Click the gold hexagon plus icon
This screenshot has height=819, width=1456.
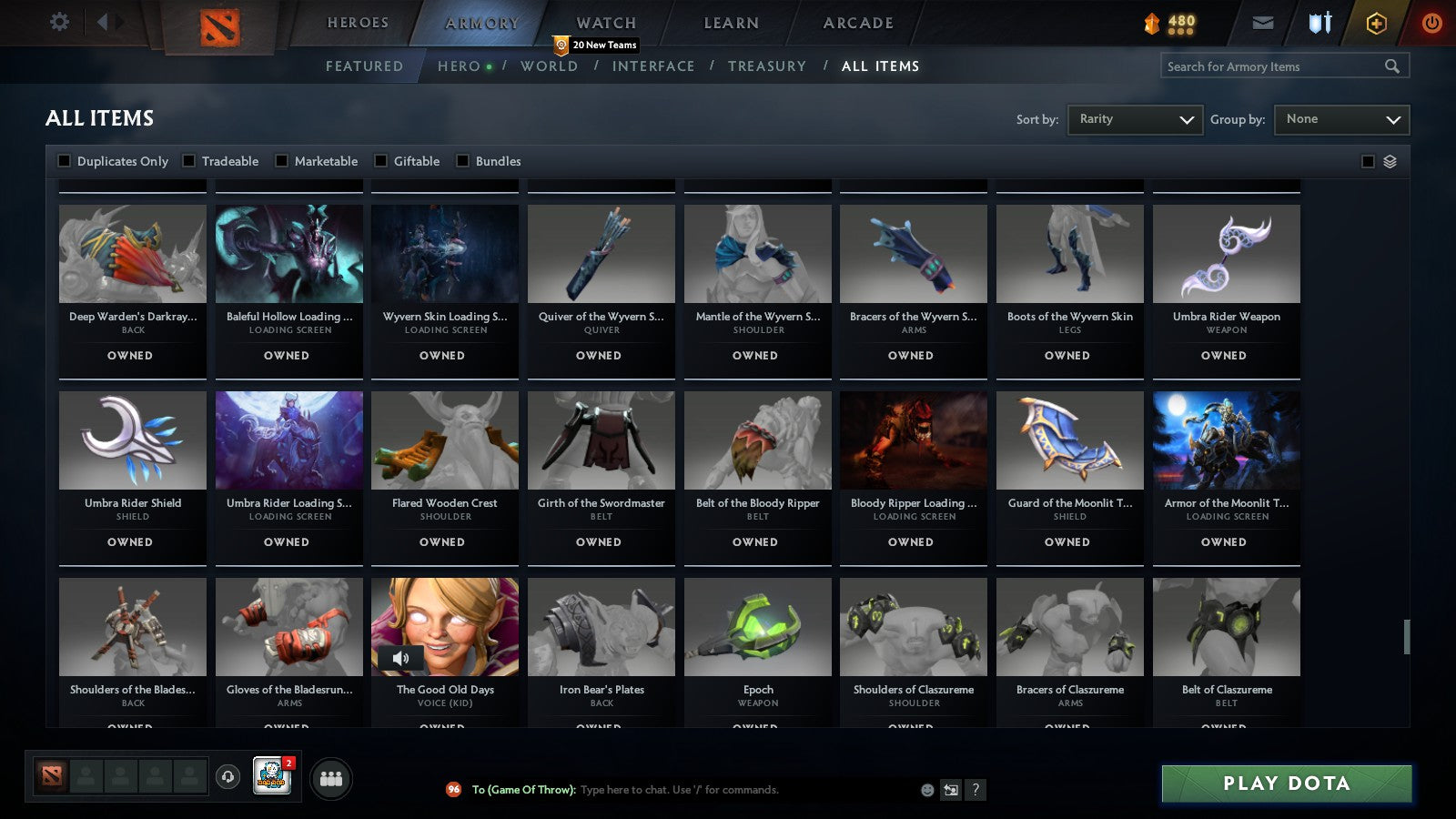point(1377,22)
